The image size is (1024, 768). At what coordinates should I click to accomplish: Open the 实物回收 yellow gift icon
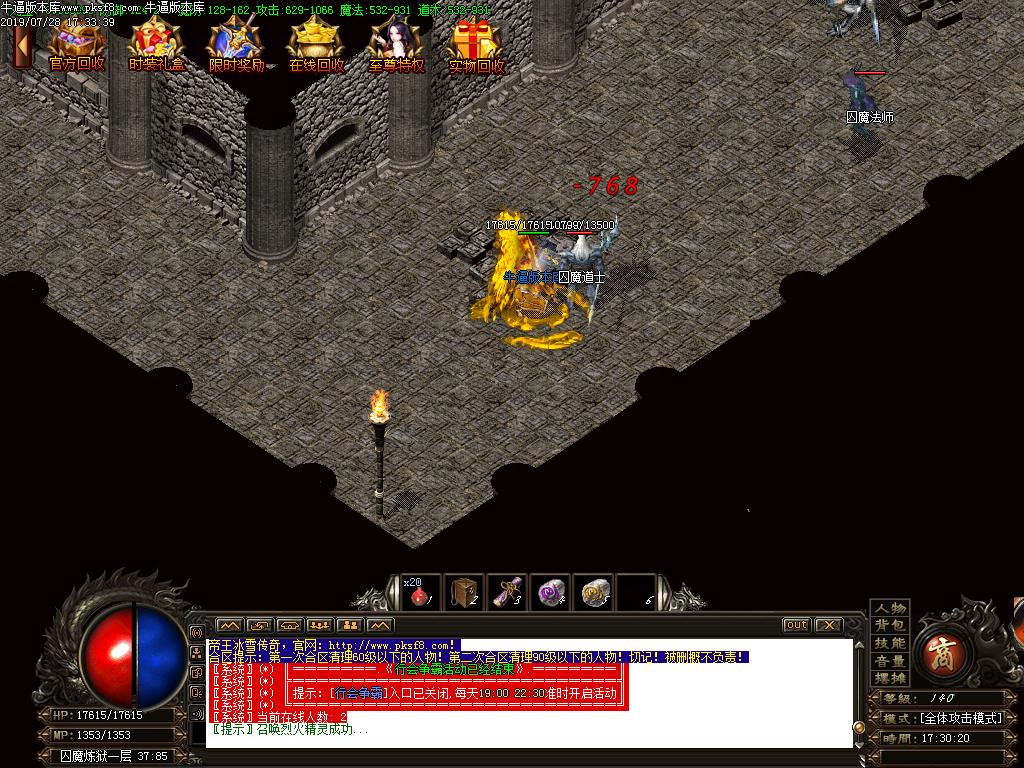coord(477,45)
